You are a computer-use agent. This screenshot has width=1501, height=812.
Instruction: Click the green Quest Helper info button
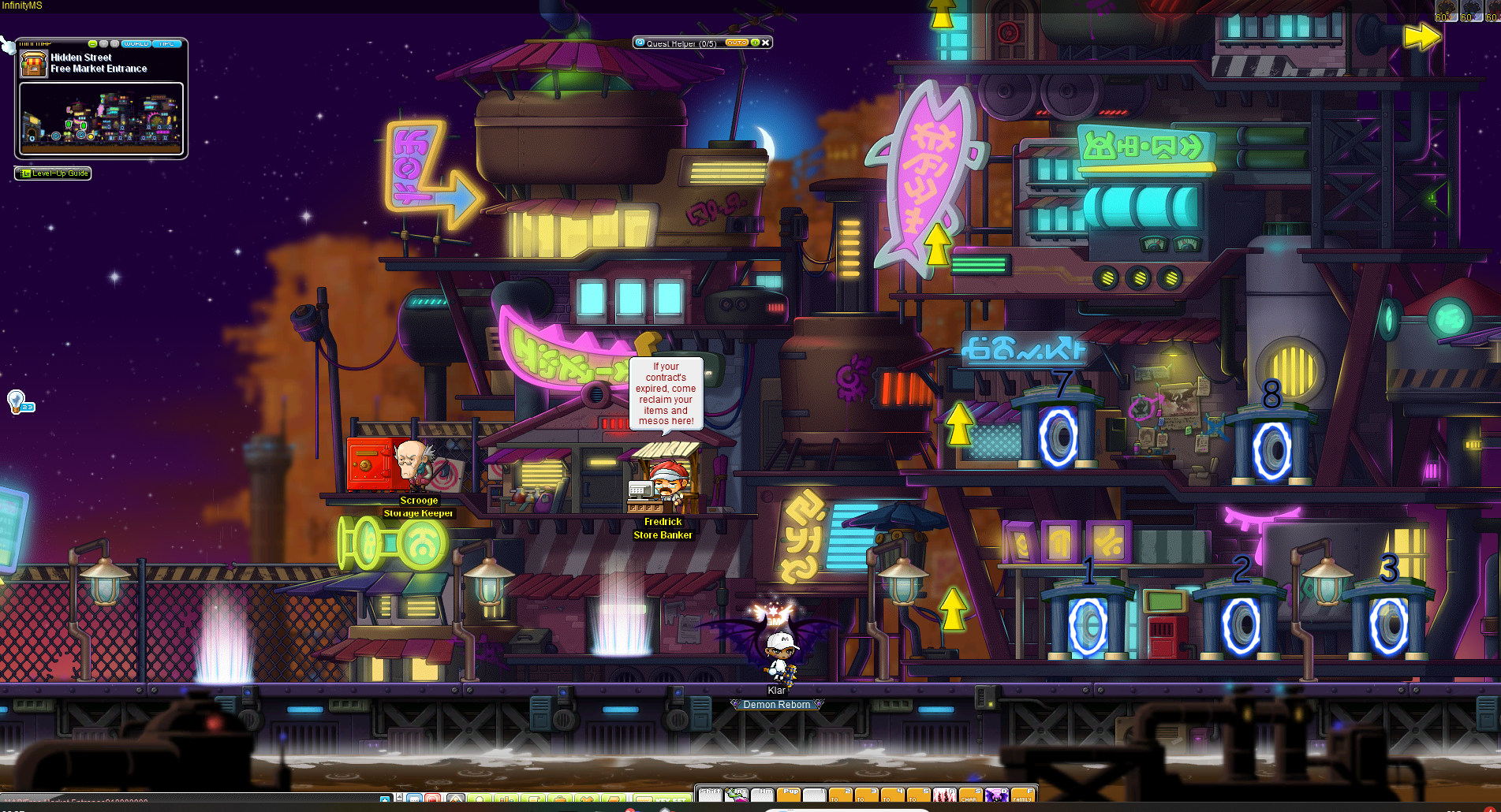755,43
